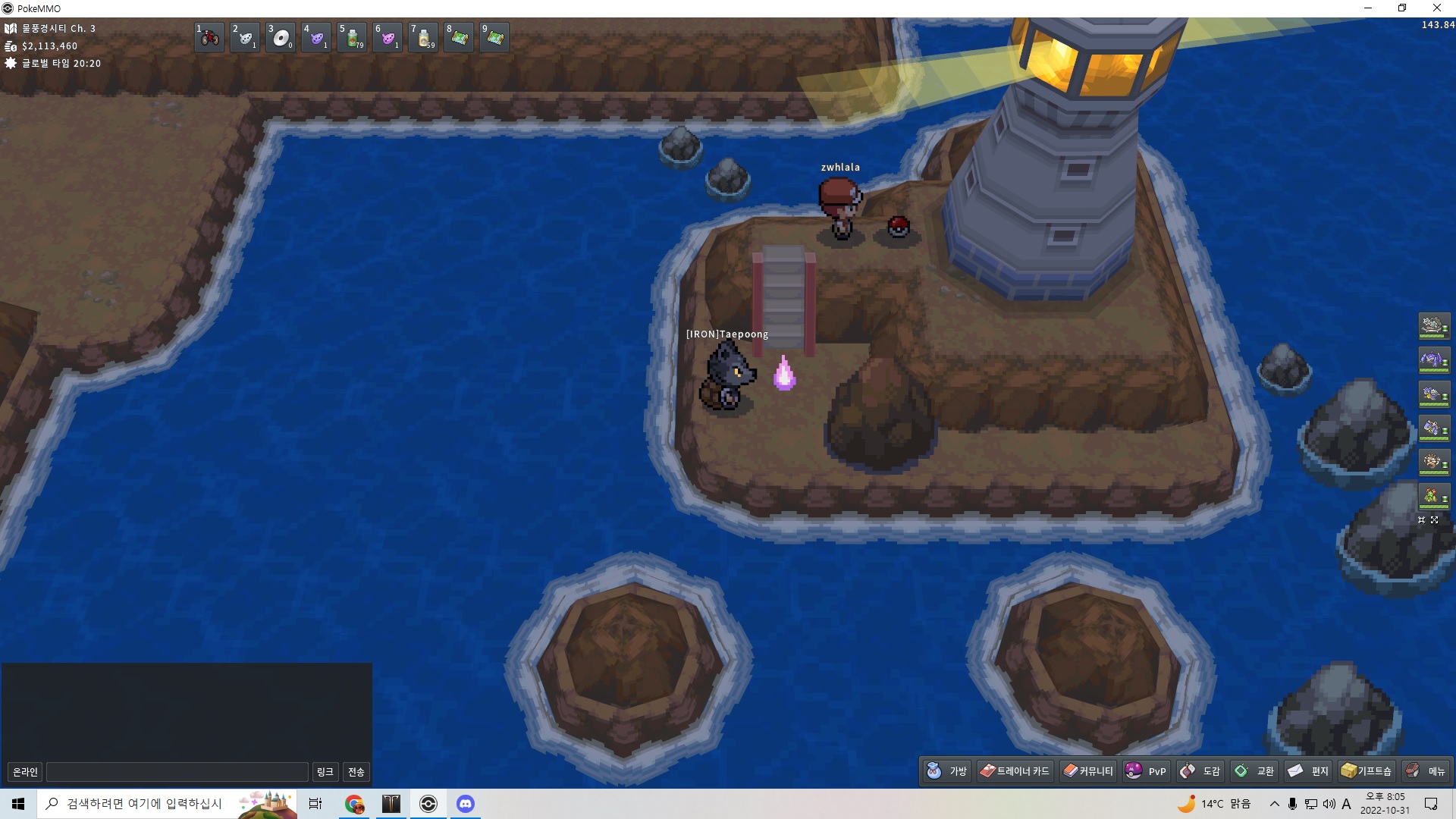The width and height of the screenshot is (1456, 819).
Task: Use the bicycle in hotbar slot 1
Action: tap(209, 37)
